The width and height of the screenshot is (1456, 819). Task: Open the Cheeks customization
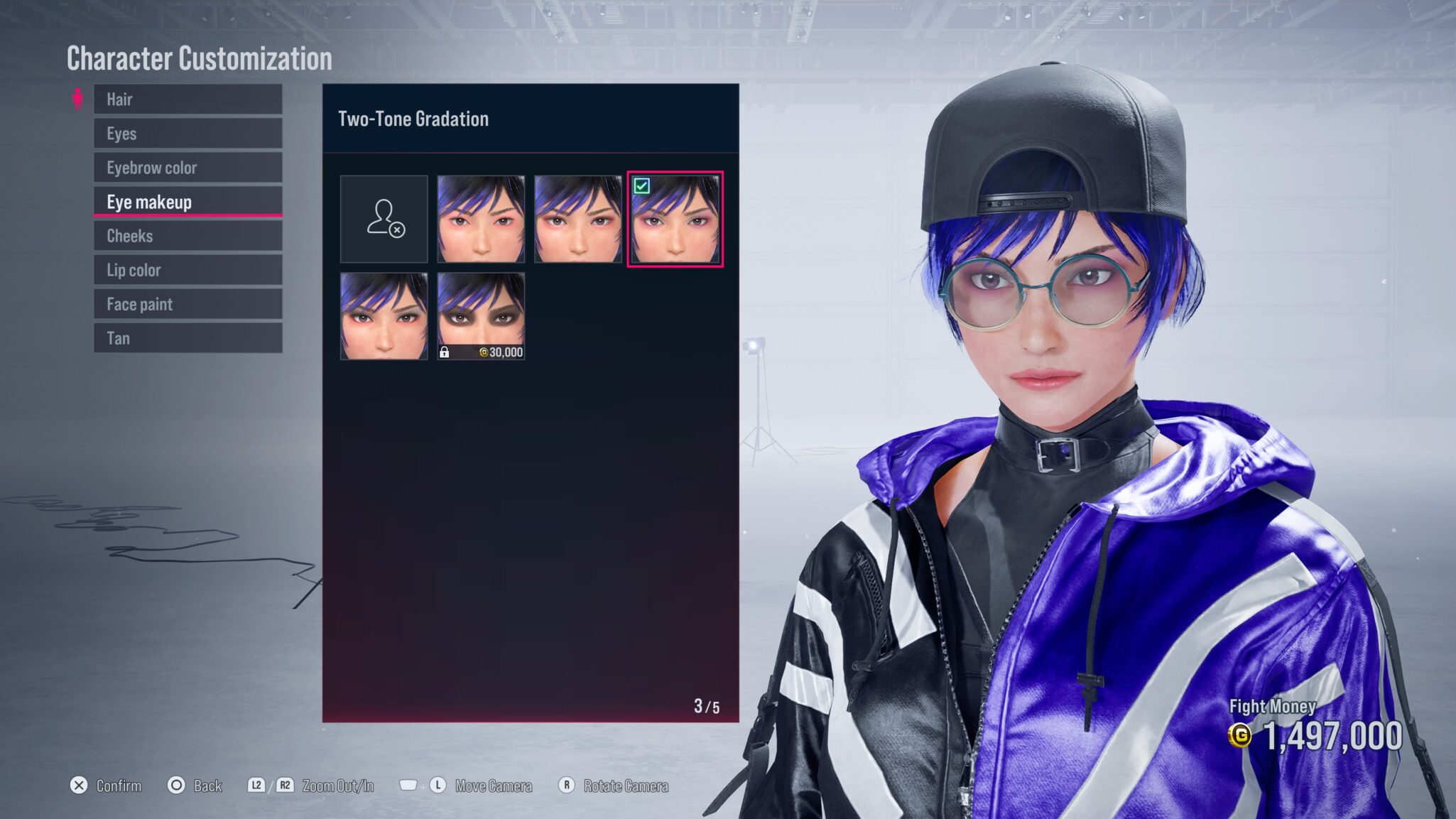tap(188, 236)
